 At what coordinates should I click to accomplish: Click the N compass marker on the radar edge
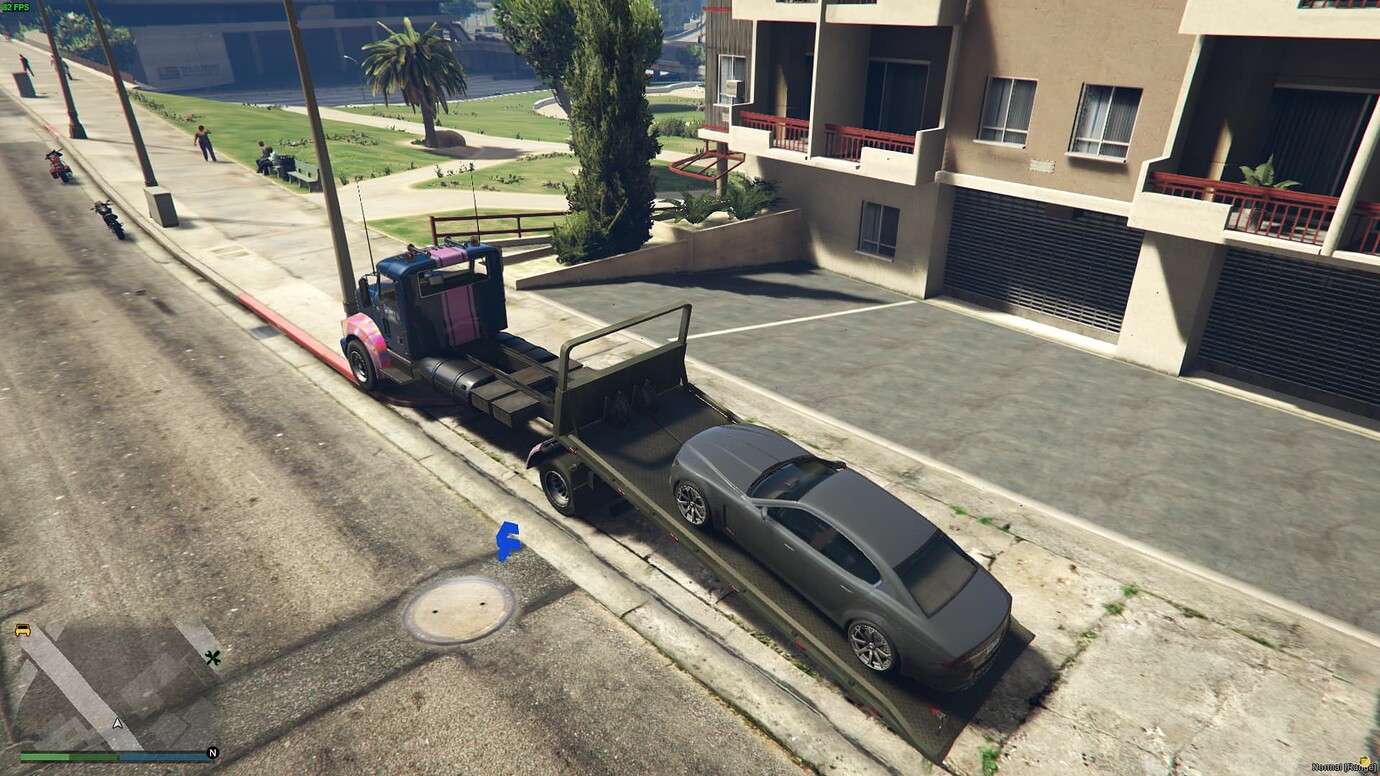[212, 752]
